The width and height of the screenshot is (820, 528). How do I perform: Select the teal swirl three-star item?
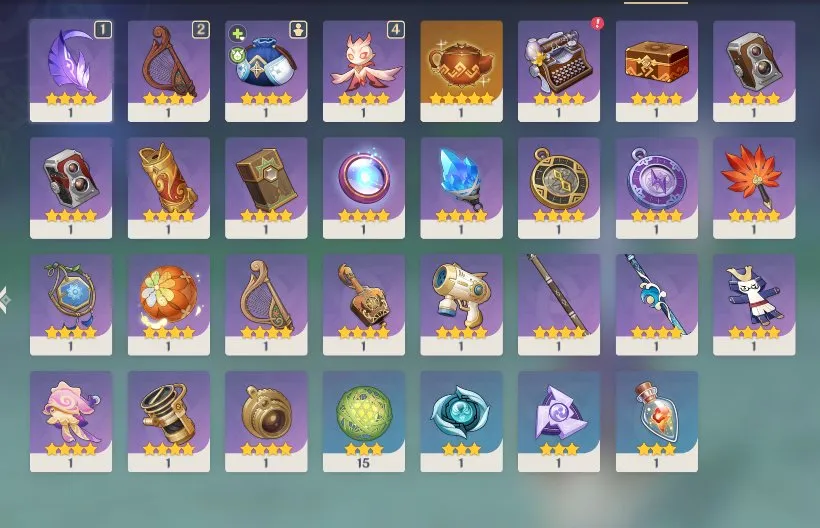[x=461, y=415]
